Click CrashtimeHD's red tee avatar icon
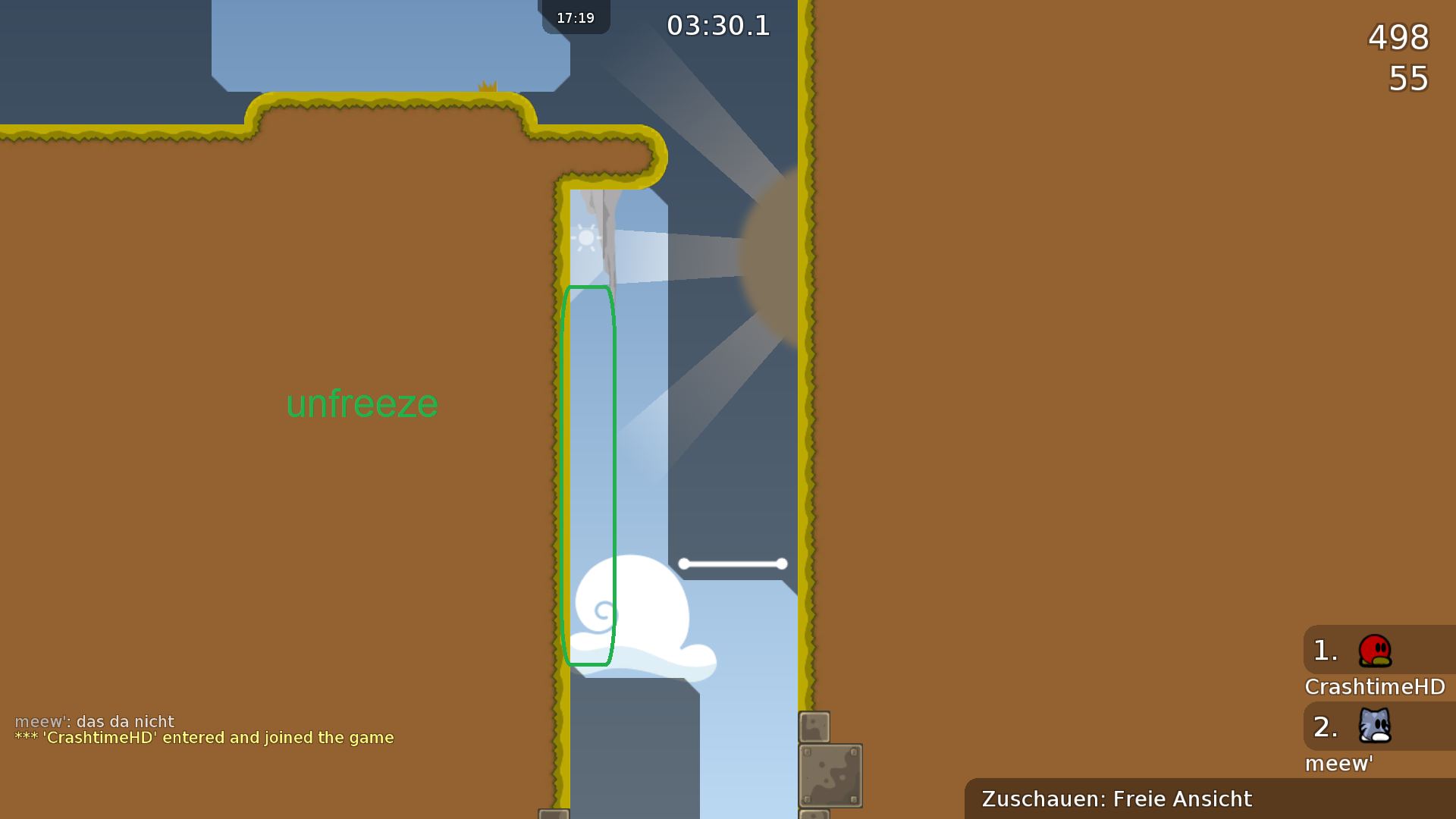The width and height of the screenshot is (1456, 819). (x=1374, y=651)
